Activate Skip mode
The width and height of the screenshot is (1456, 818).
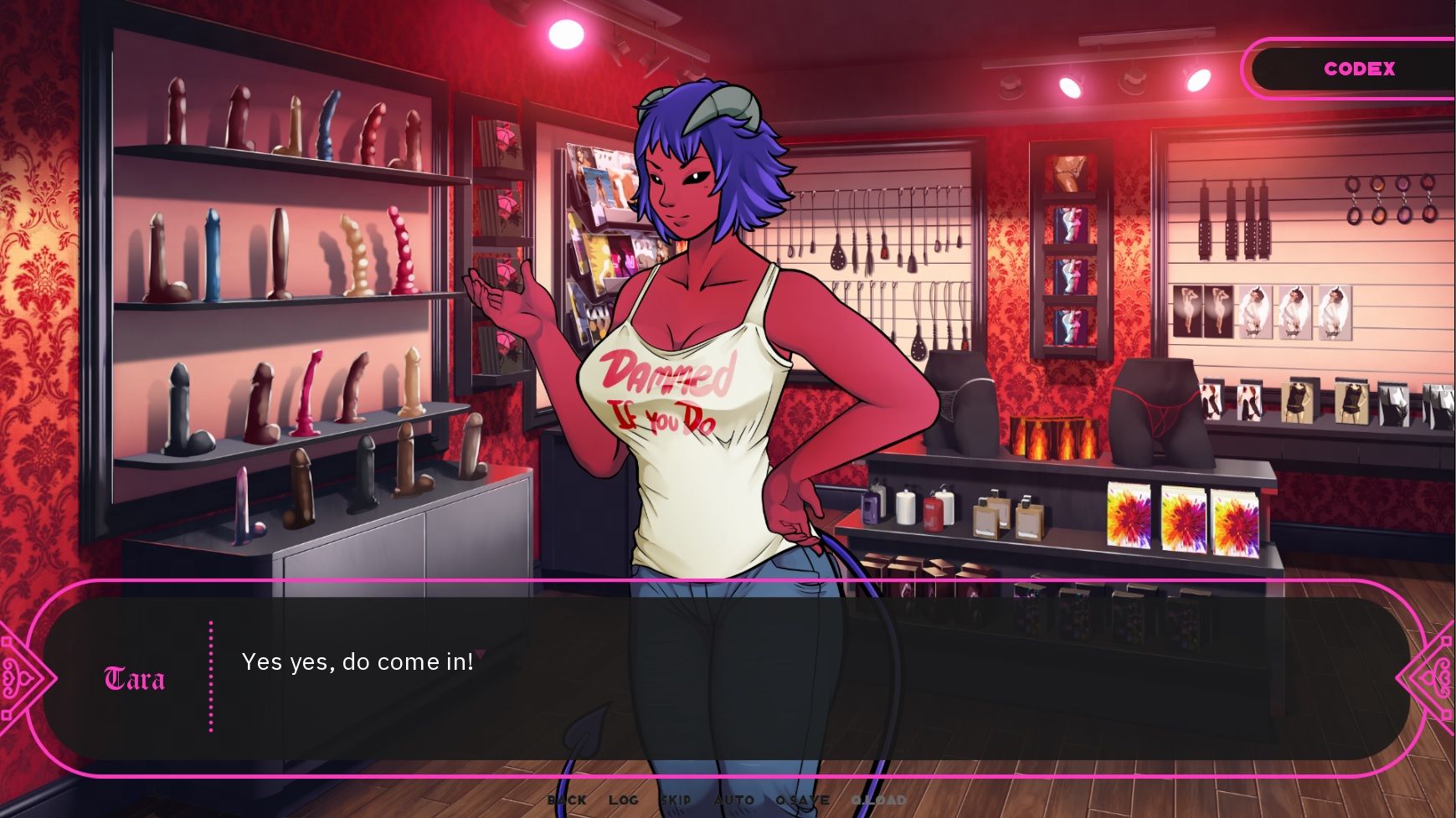(676, 800)
